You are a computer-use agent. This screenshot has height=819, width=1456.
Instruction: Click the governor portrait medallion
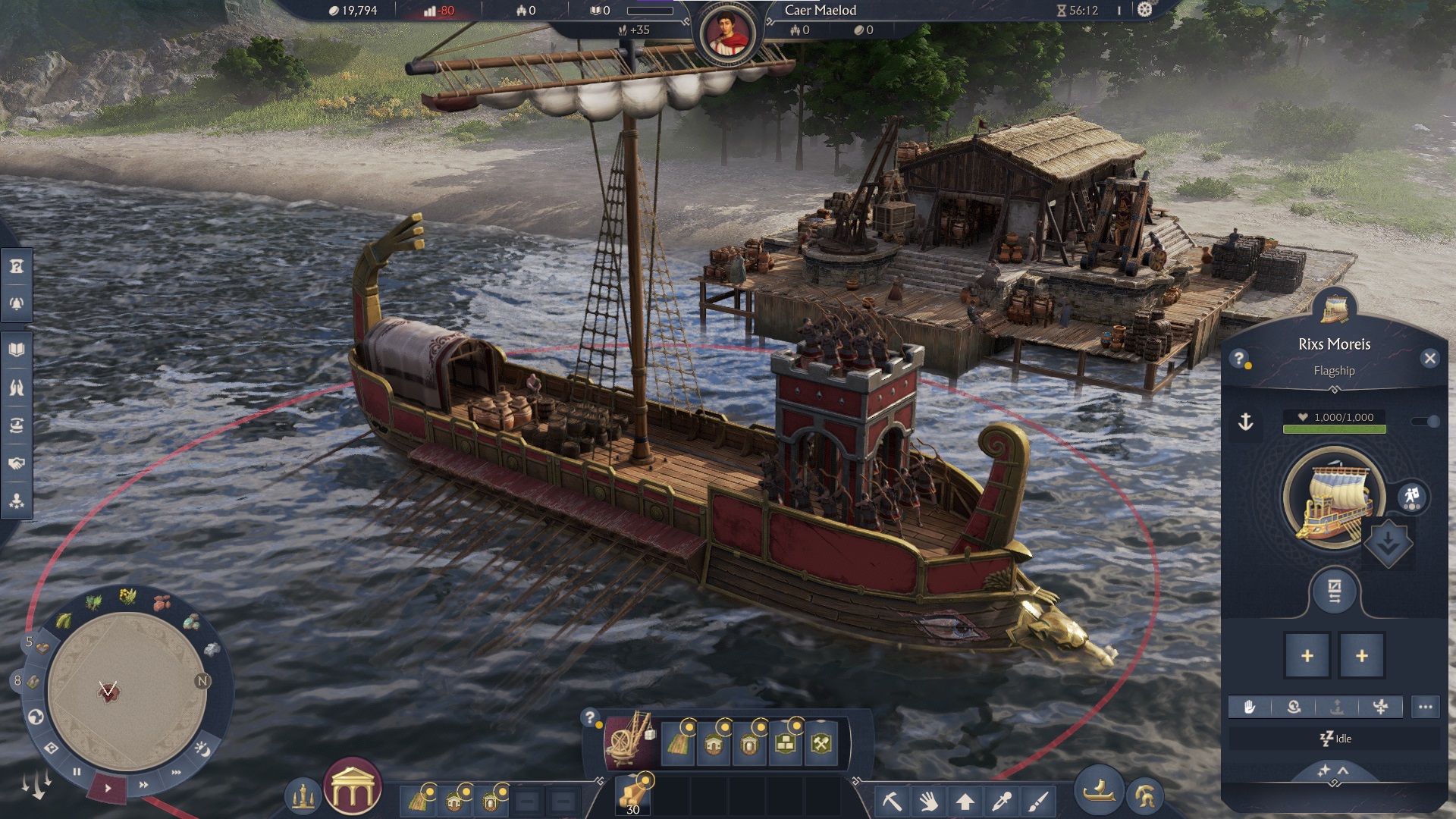tap(727, 34)
